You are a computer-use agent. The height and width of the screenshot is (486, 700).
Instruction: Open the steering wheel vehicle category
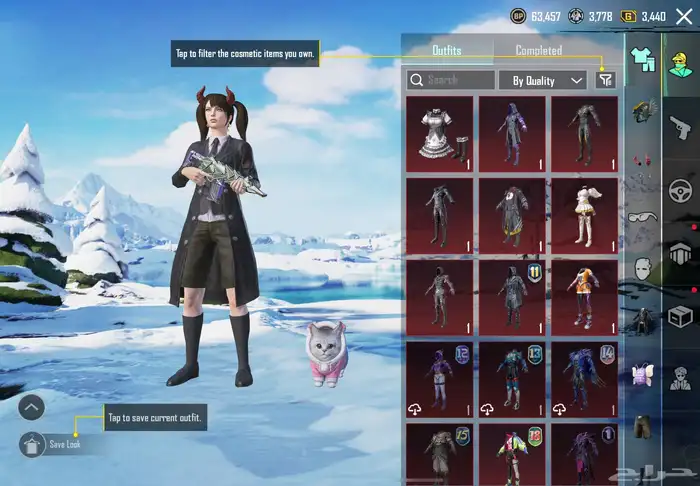pos(680,190)
